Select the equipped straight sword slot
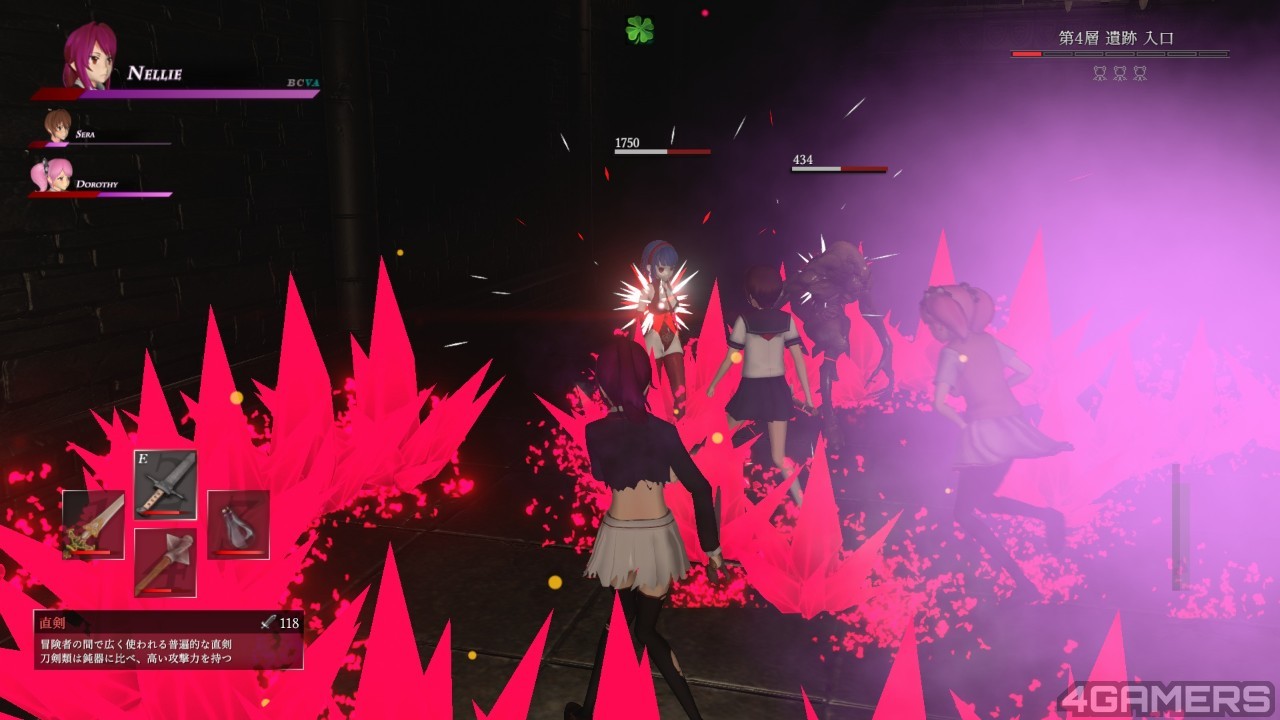1280x720 pixels. point(165,485)
